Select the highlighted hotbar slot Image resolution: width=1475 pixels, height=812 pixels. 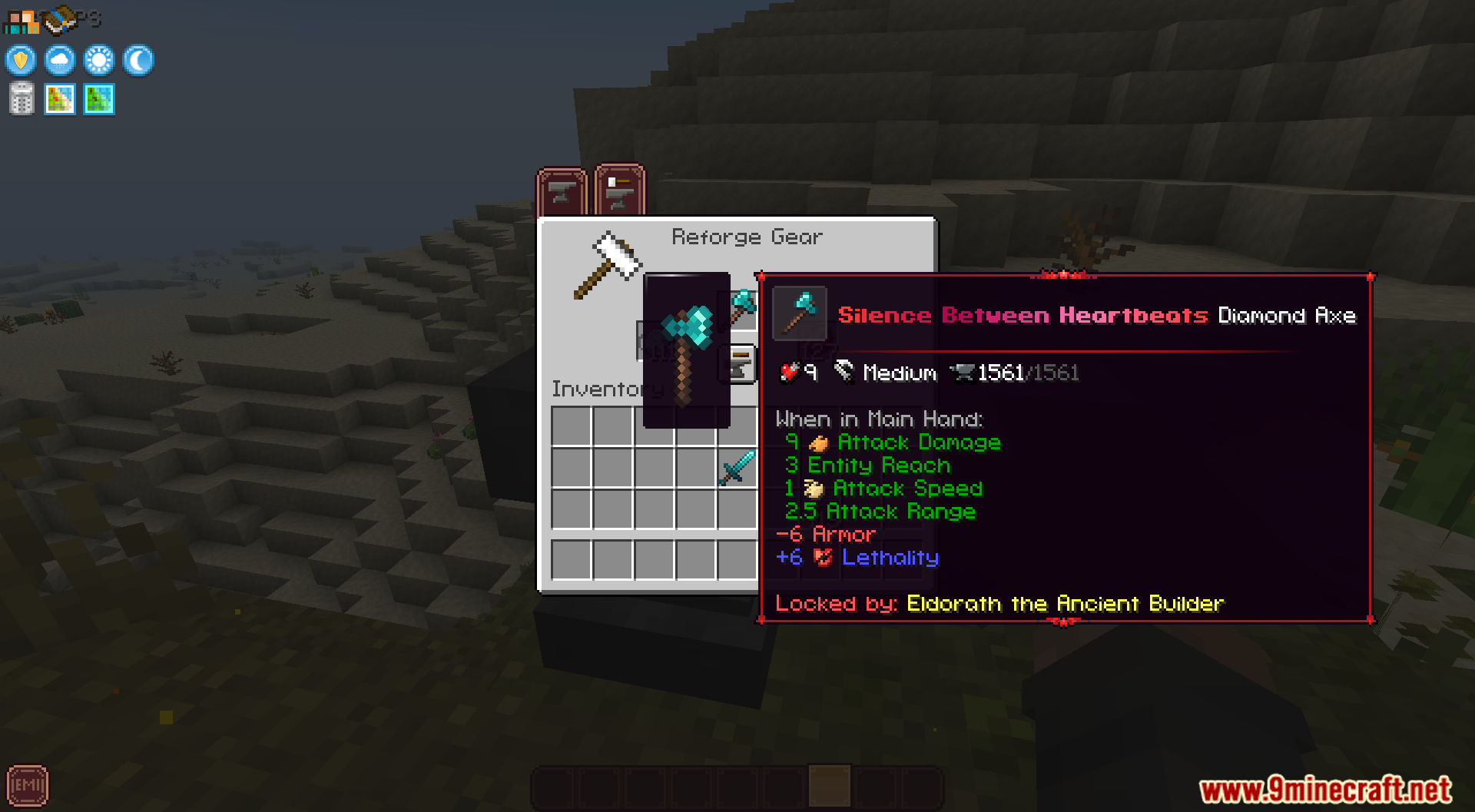(827, 787)
